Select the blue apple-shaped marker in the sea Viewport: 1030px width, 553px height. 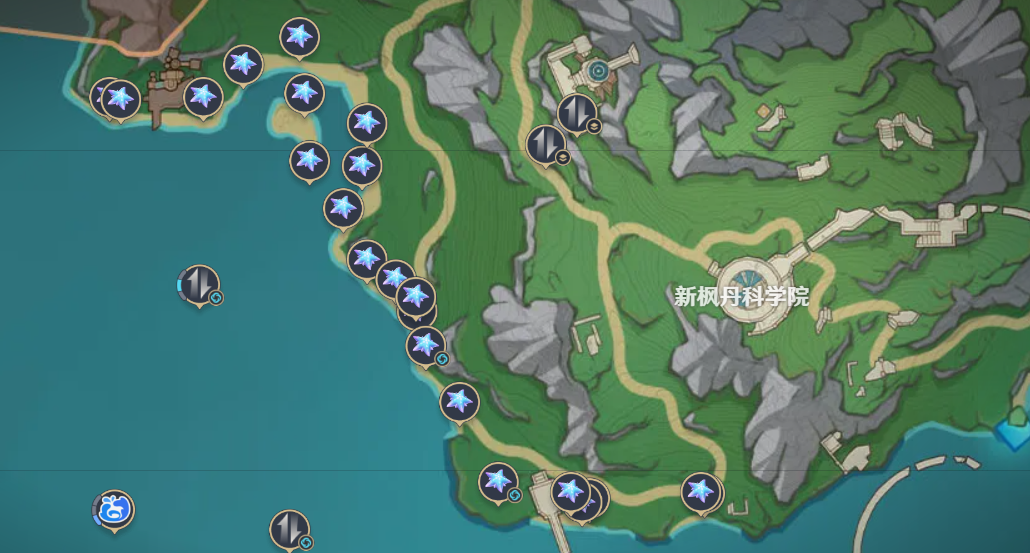(115, 509)
